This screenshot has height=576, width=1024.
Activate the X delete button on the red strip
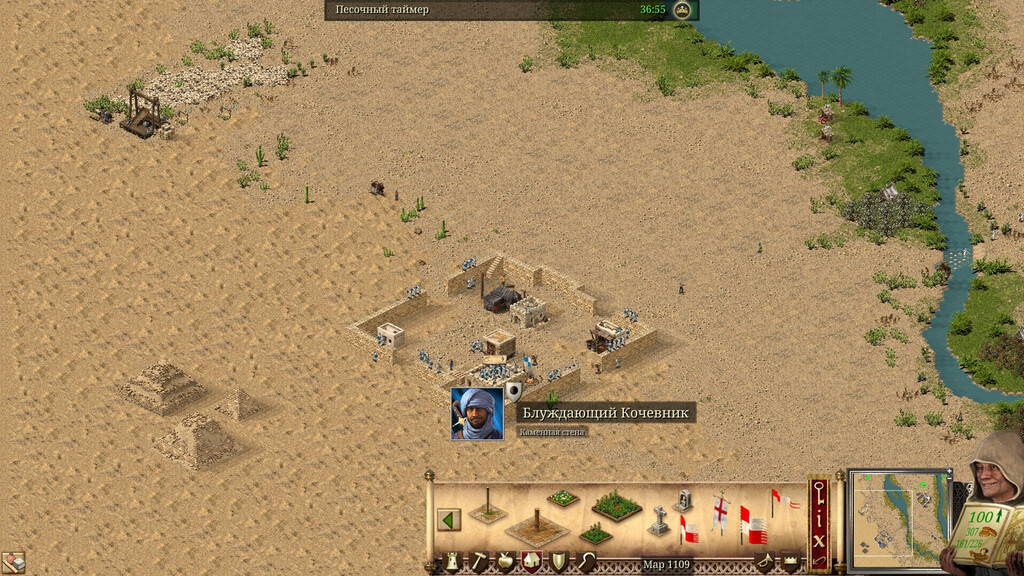(819, 538)
